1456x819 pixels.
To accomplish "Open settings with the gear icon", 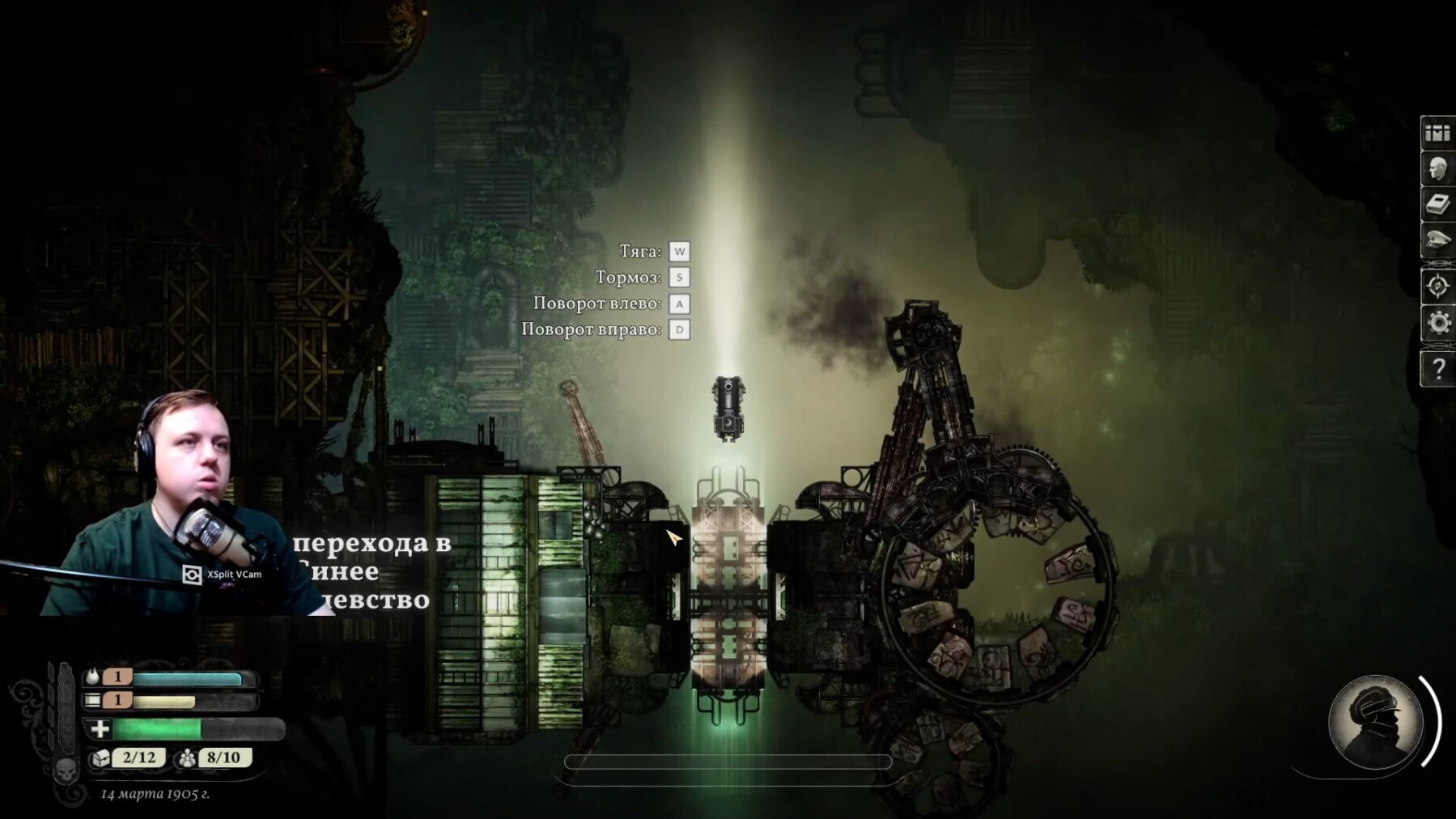I will click(1437, 324).
